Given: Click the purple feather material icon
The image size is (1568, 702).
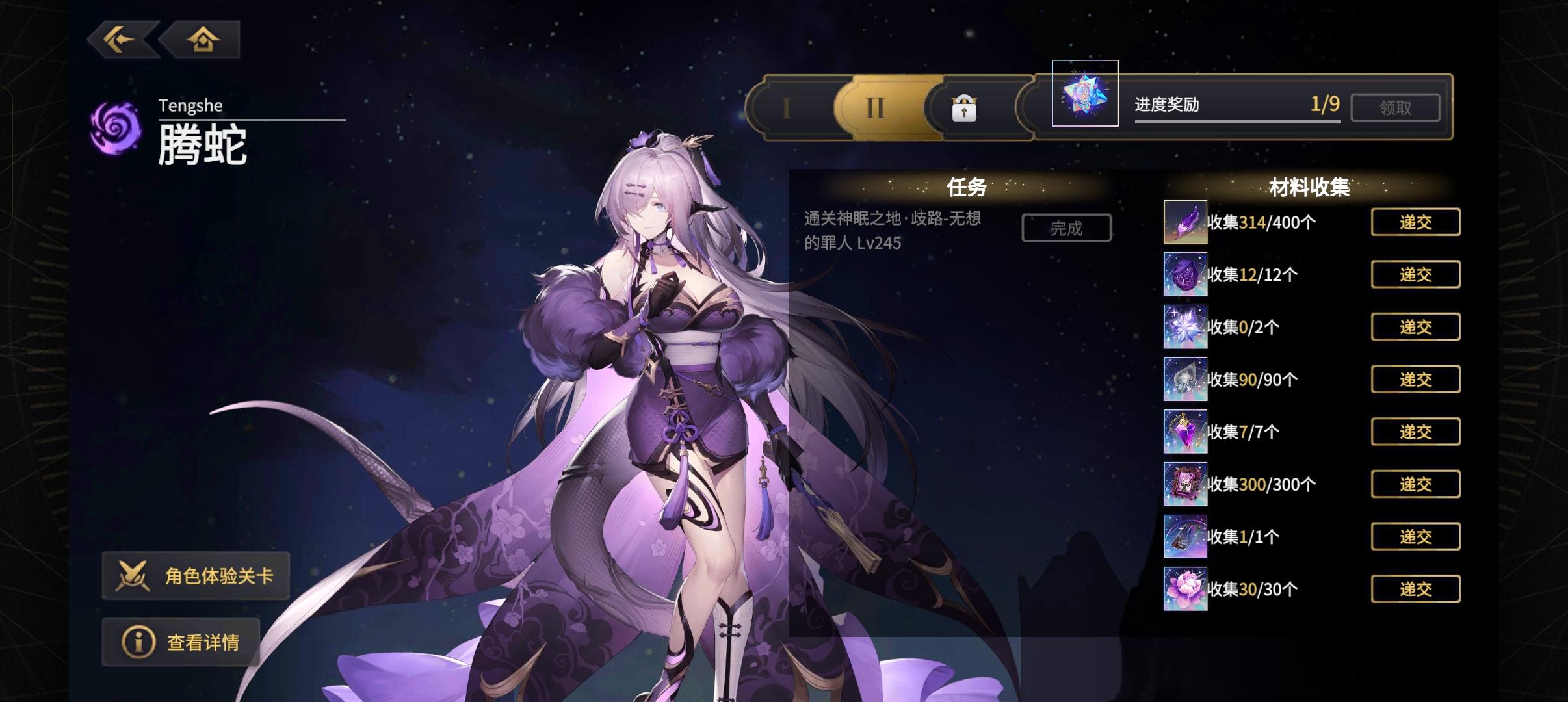Looking at the screenshot, I should point(1185,222).
